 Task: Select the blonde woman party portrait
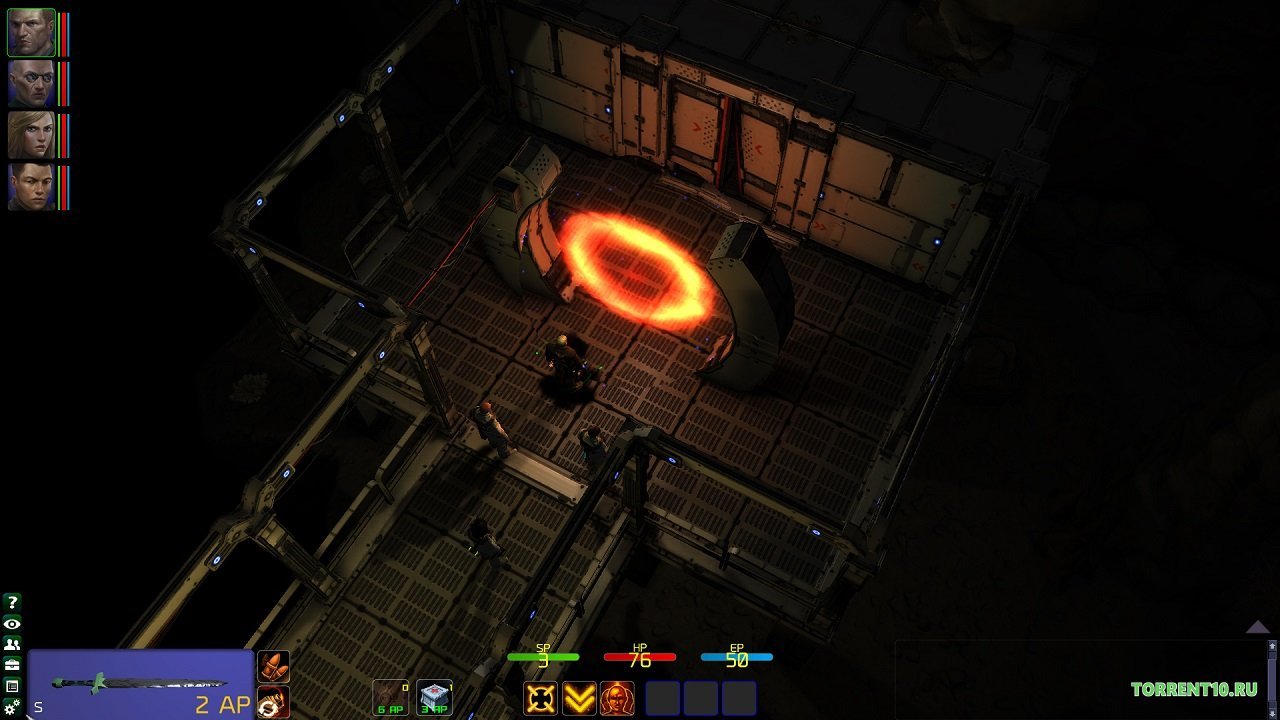pos(31,135)
